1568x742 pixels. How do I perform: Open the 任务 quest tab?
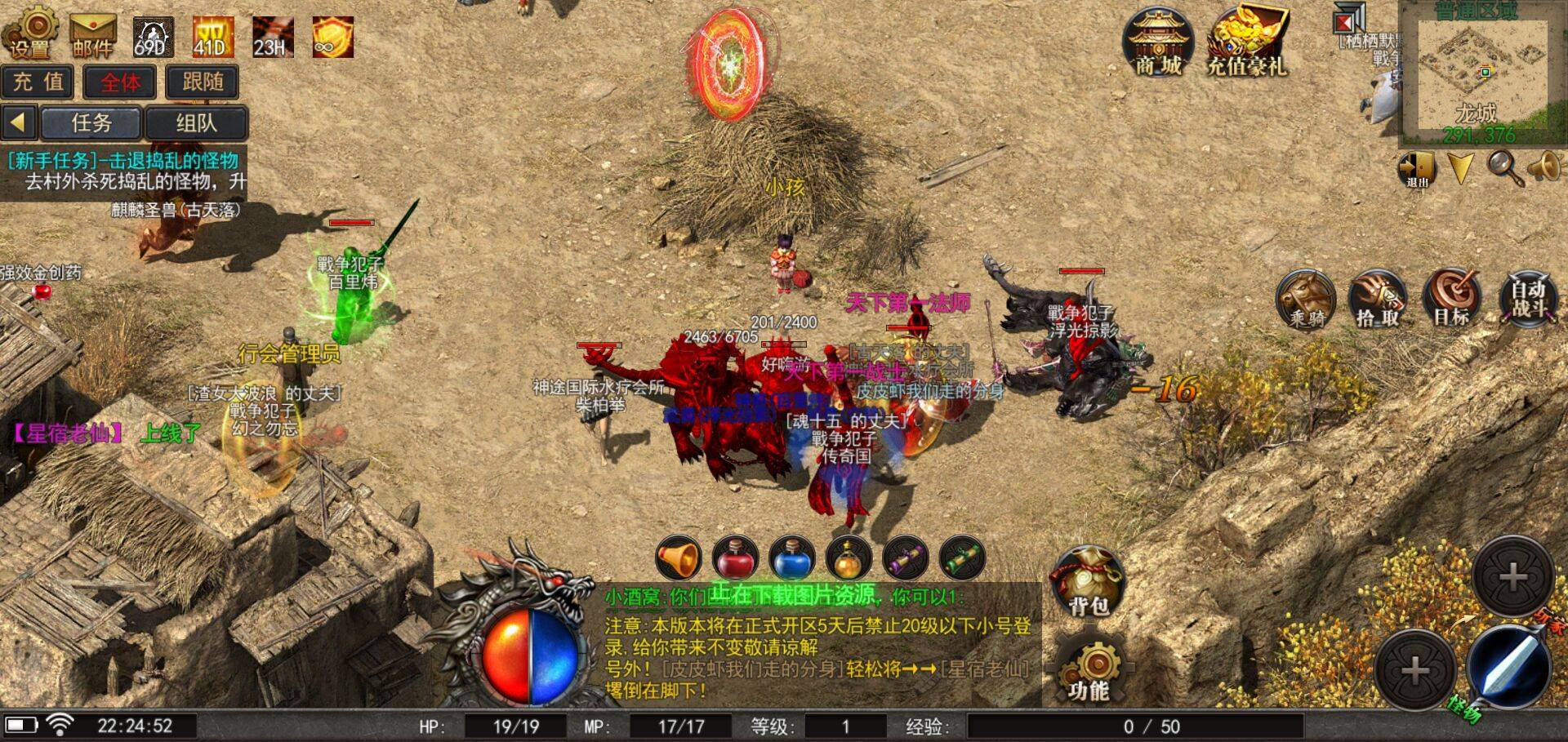point(92,122)
